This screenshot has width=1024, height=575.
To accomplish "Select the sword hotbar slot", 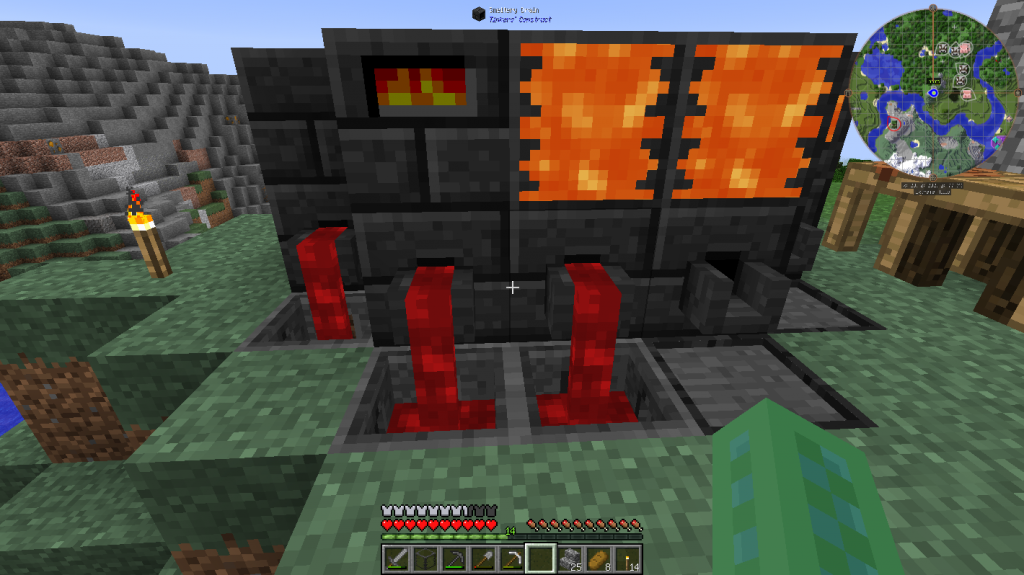I will (395, 556).
